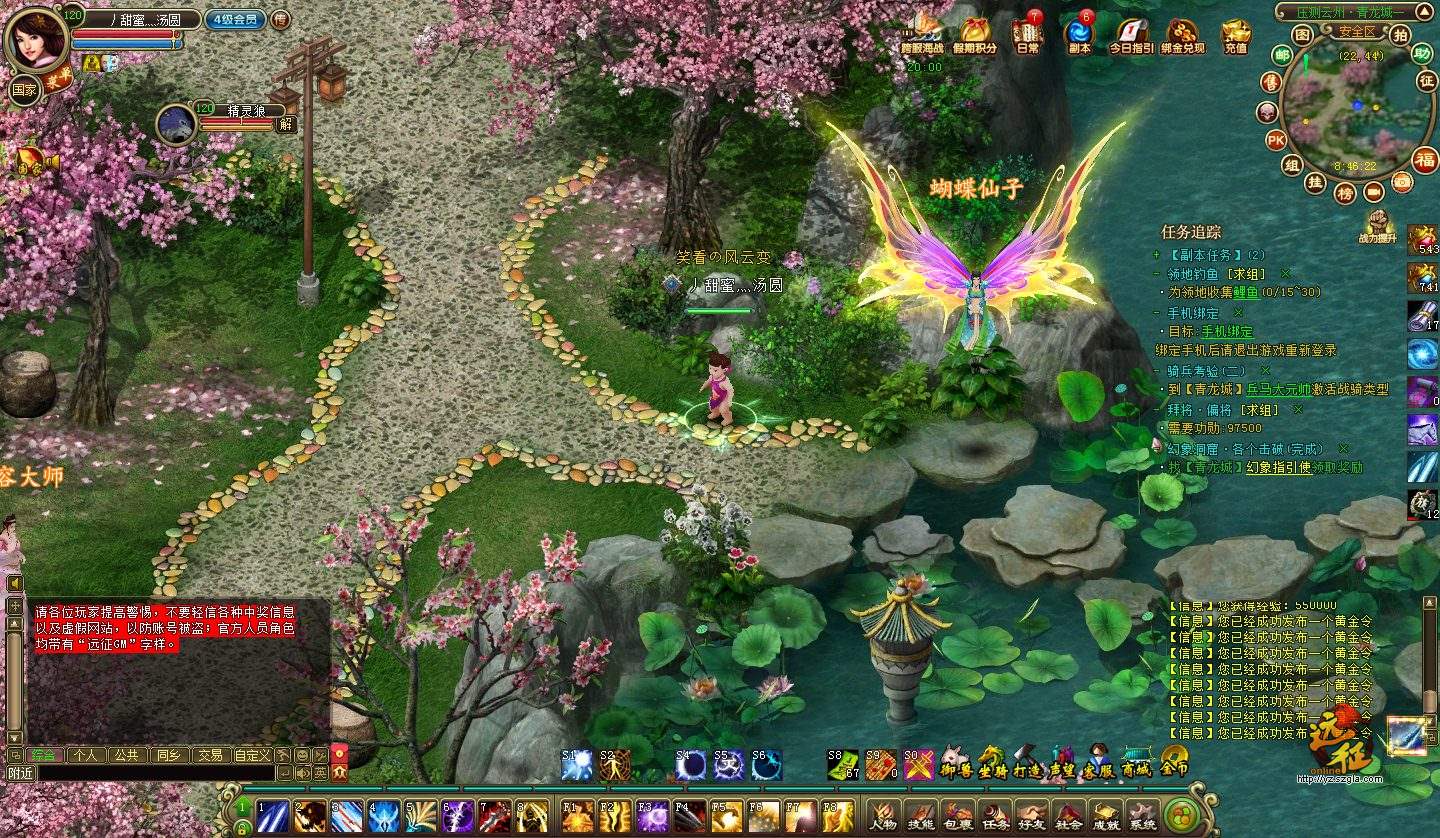Open the 包裹 inventory bag
The height and width of the screenshot is (838, 1440).
click(957, 815)
